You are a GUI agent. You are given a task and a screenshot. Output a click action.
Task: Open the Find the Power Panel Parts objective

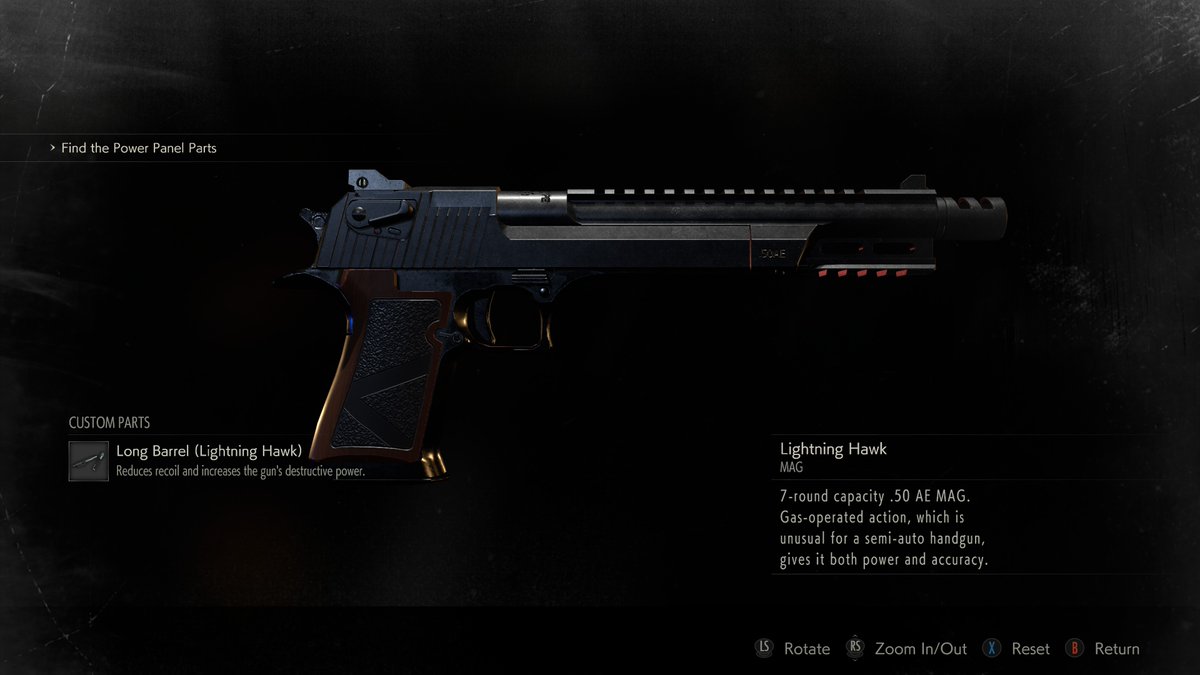pyautogui.click(x=138, y=148)
